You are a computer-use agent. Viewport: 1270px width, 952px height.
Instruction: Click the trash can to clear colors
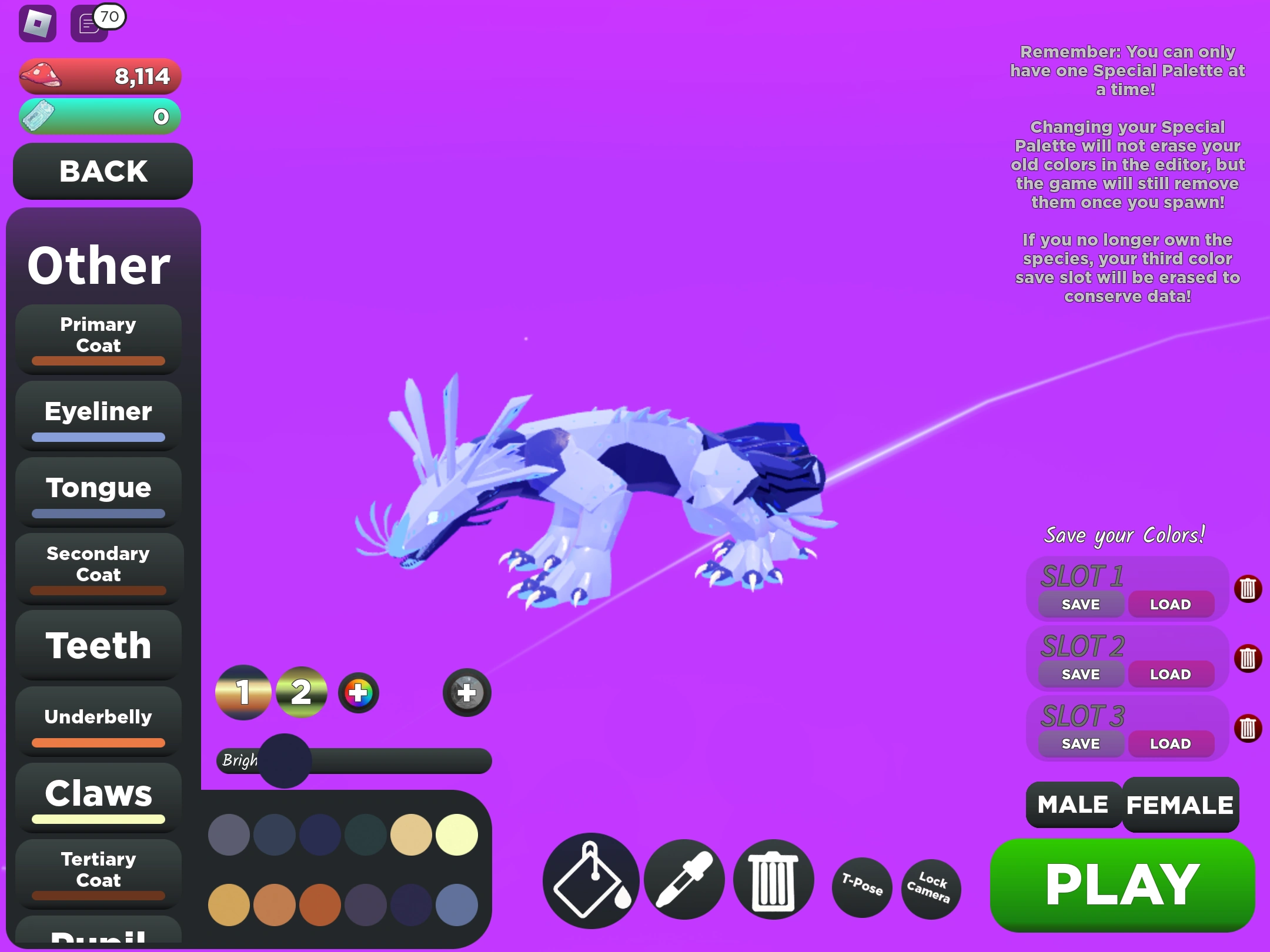773,880
